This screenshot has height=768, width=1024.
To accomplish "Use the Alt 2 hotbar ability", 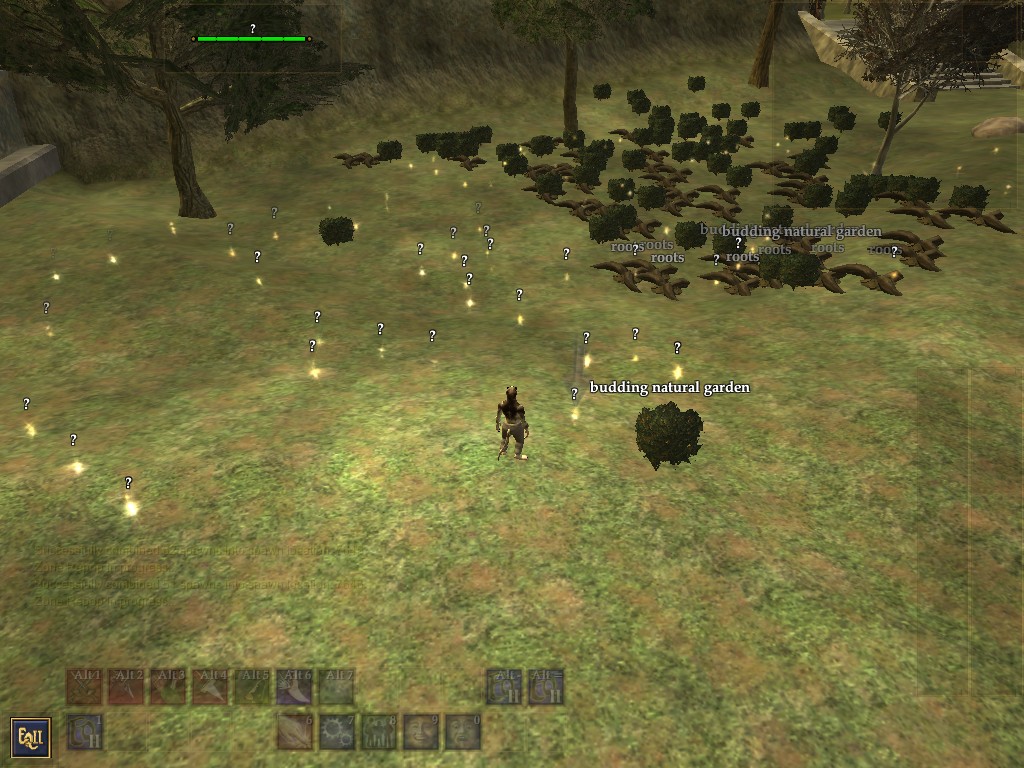I will point(126,687).
